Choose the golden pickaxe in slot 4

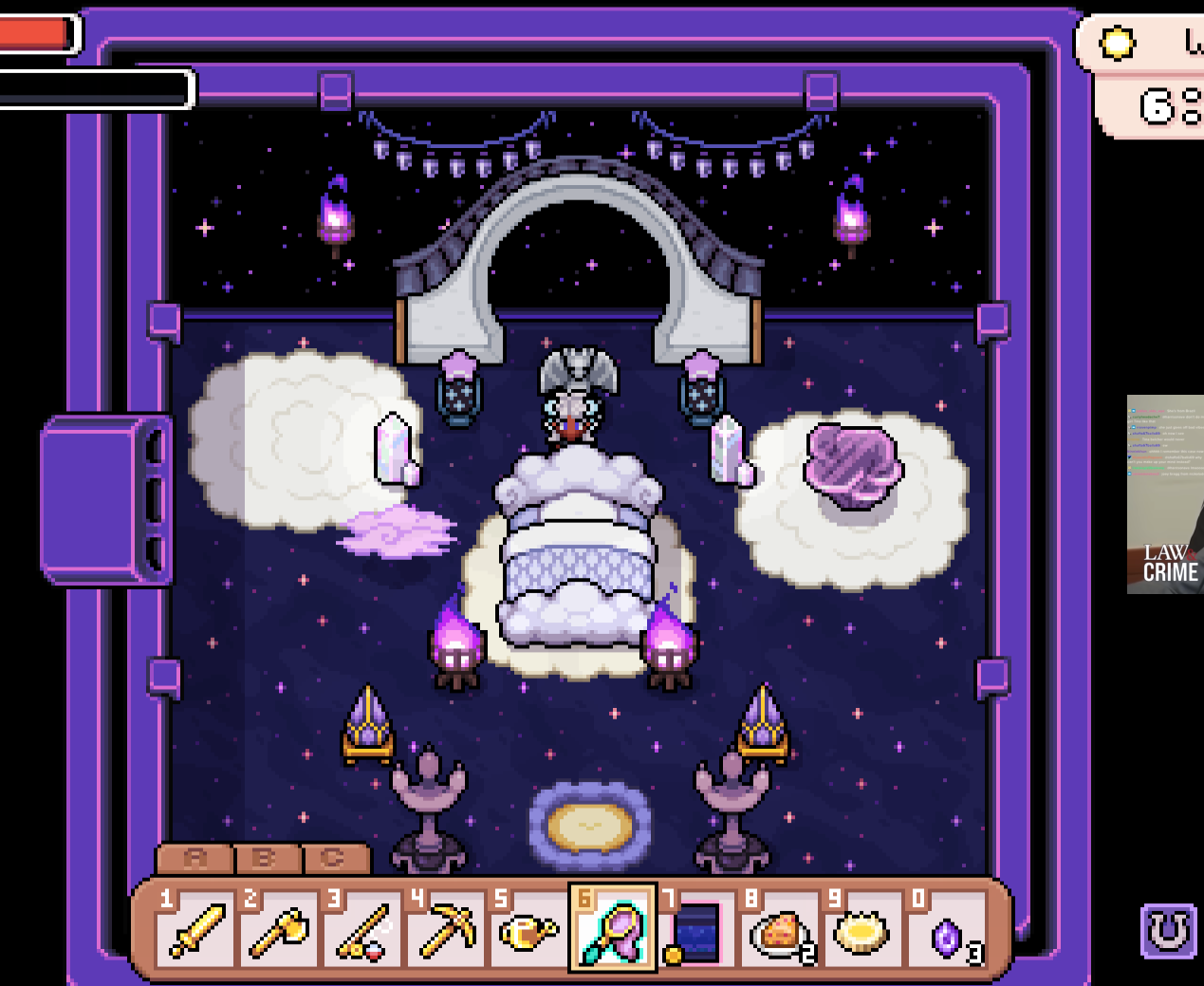tap(446, 929)
